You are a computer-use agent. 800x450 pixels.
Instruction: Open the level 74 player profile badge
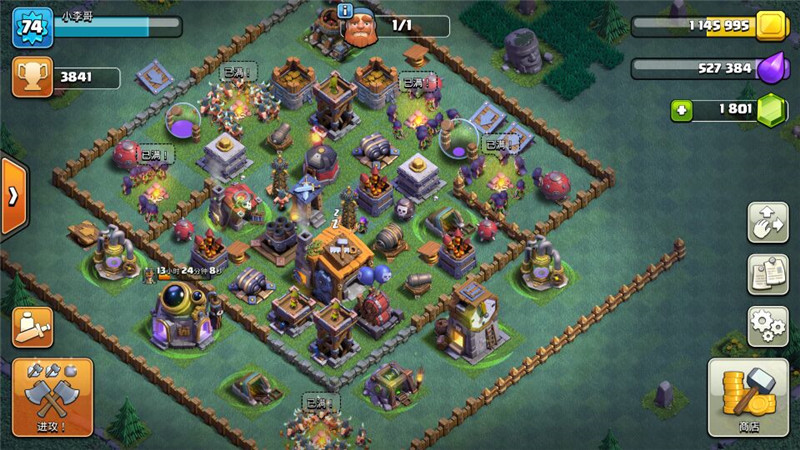point(31,27)
